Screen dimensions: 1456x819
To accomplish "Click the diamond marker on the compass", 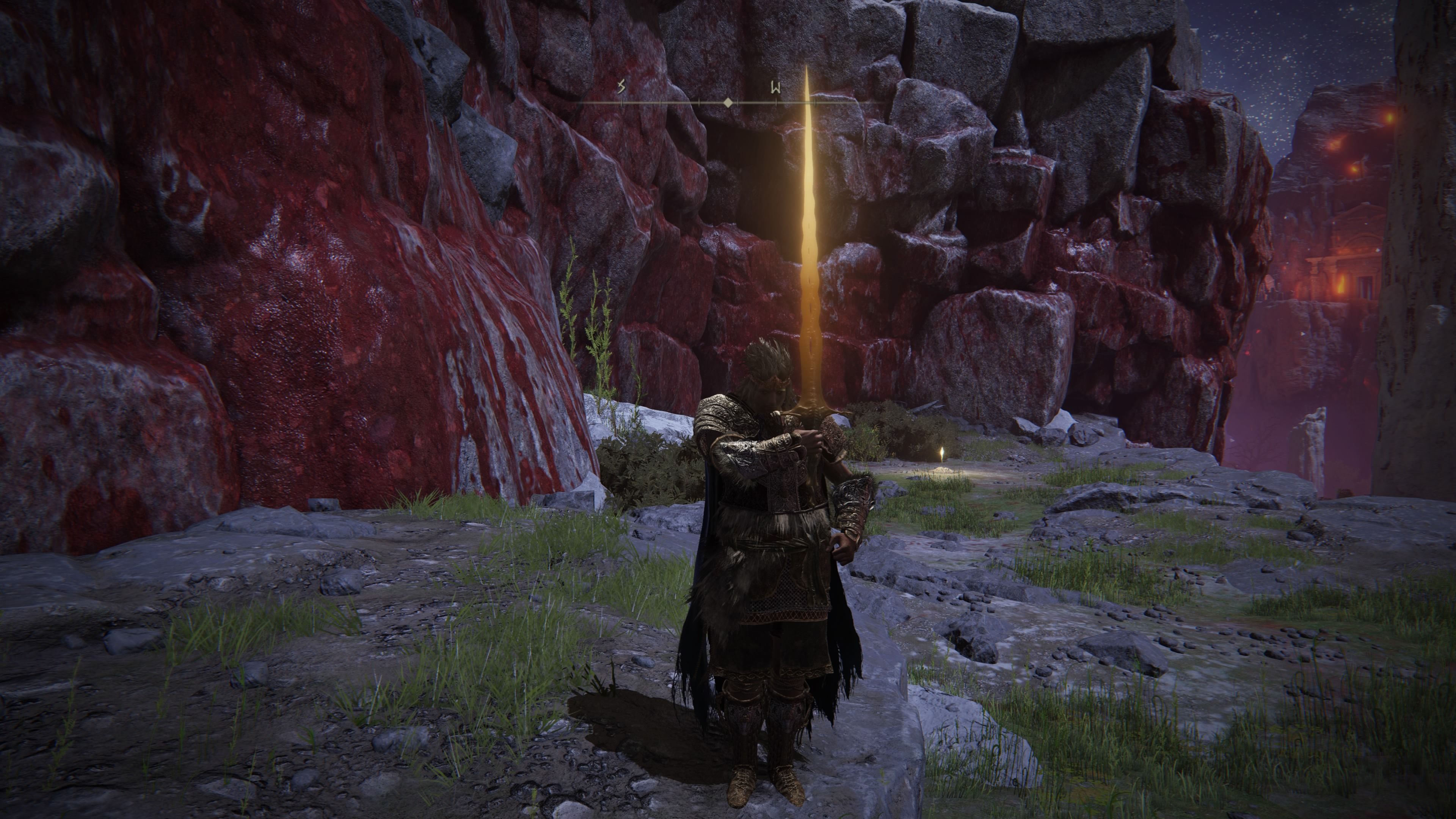I will [728, 103].
